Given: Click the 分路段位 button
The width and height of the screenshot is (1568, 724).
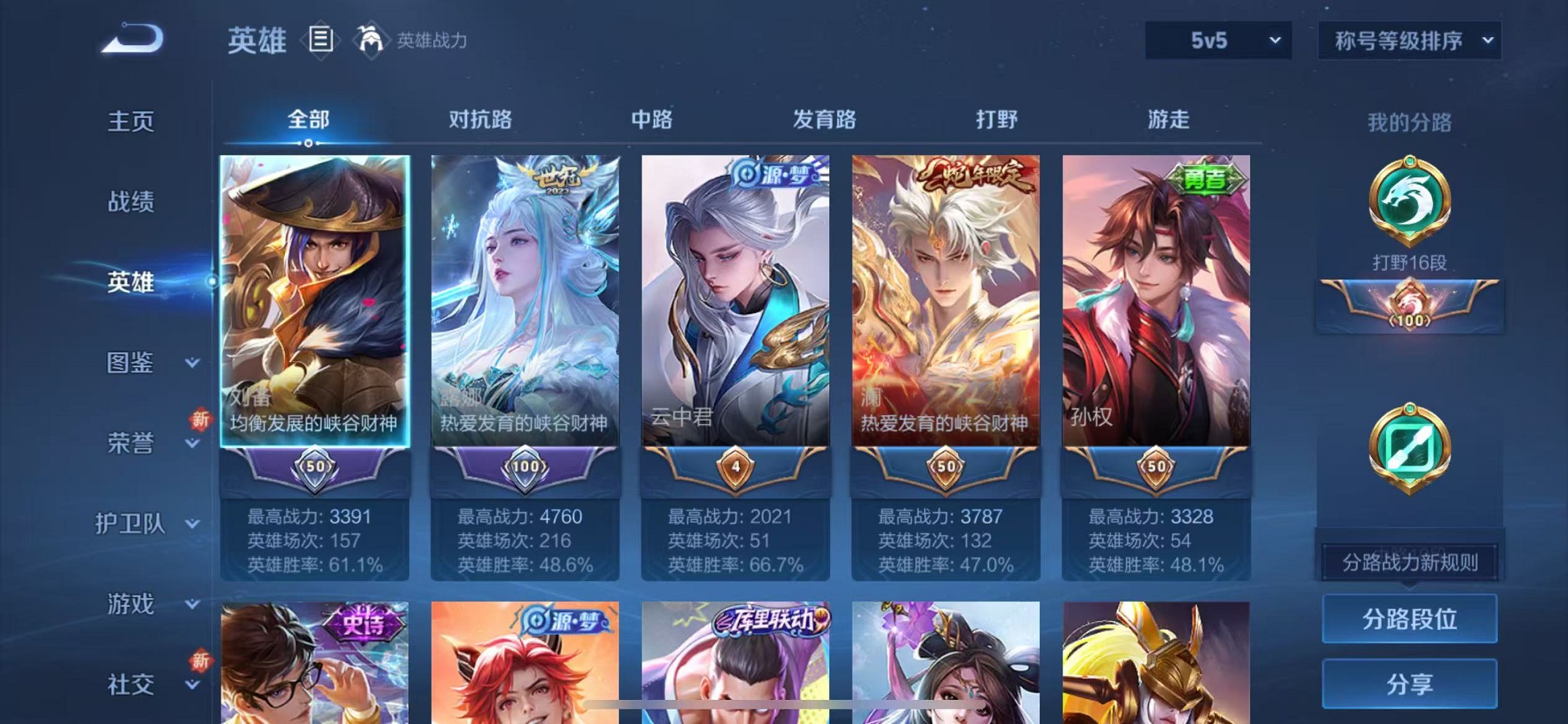Looking at the screenshot, I should pyautogui.click(x=1409, y=620).
